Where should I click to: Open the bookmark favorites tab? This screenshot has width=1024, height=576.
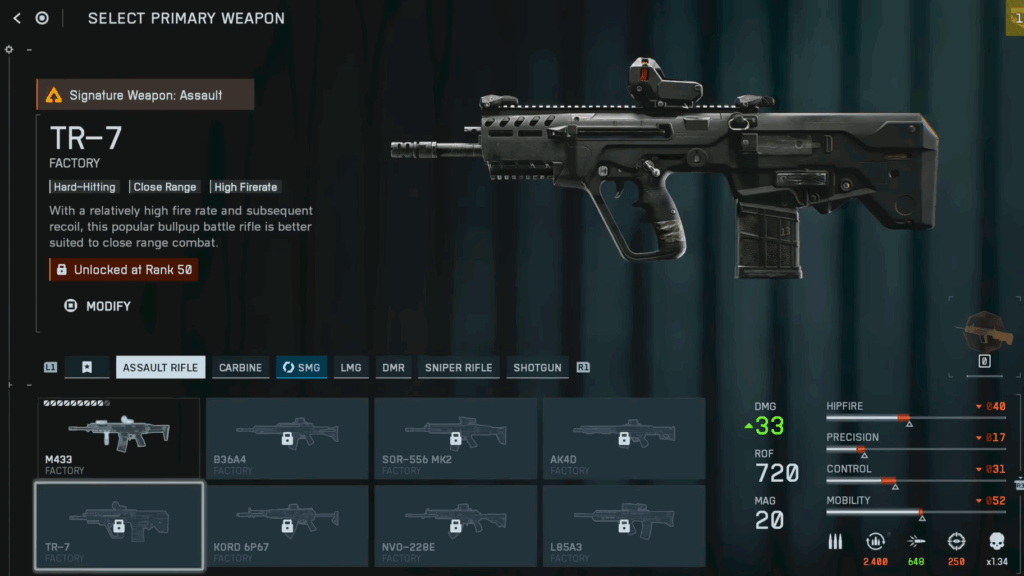tap(87, 368)
